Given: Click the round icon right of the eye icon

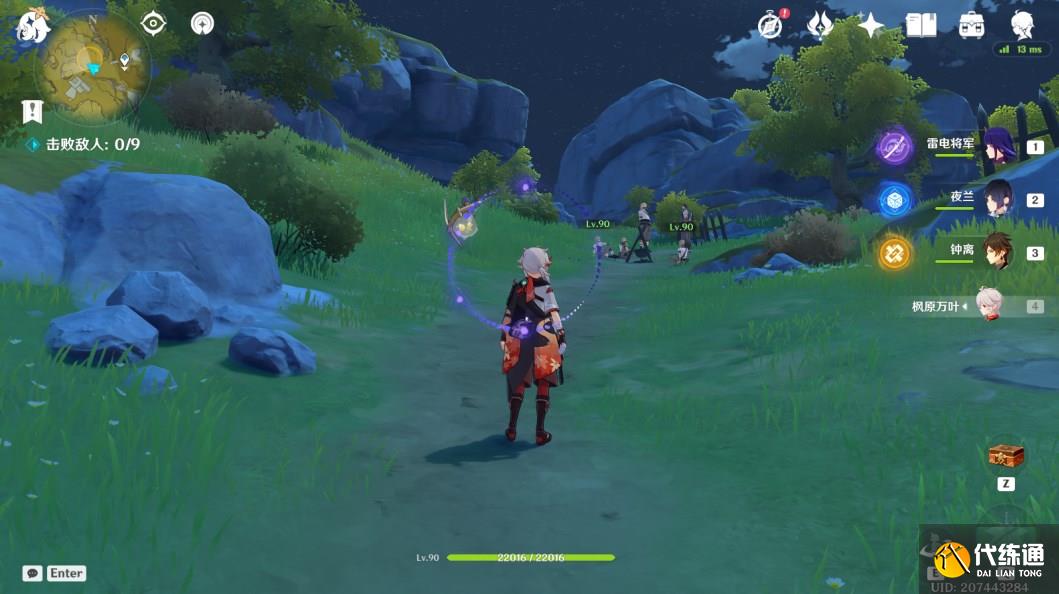Looking at the screenshot, I should pos(202,23).
